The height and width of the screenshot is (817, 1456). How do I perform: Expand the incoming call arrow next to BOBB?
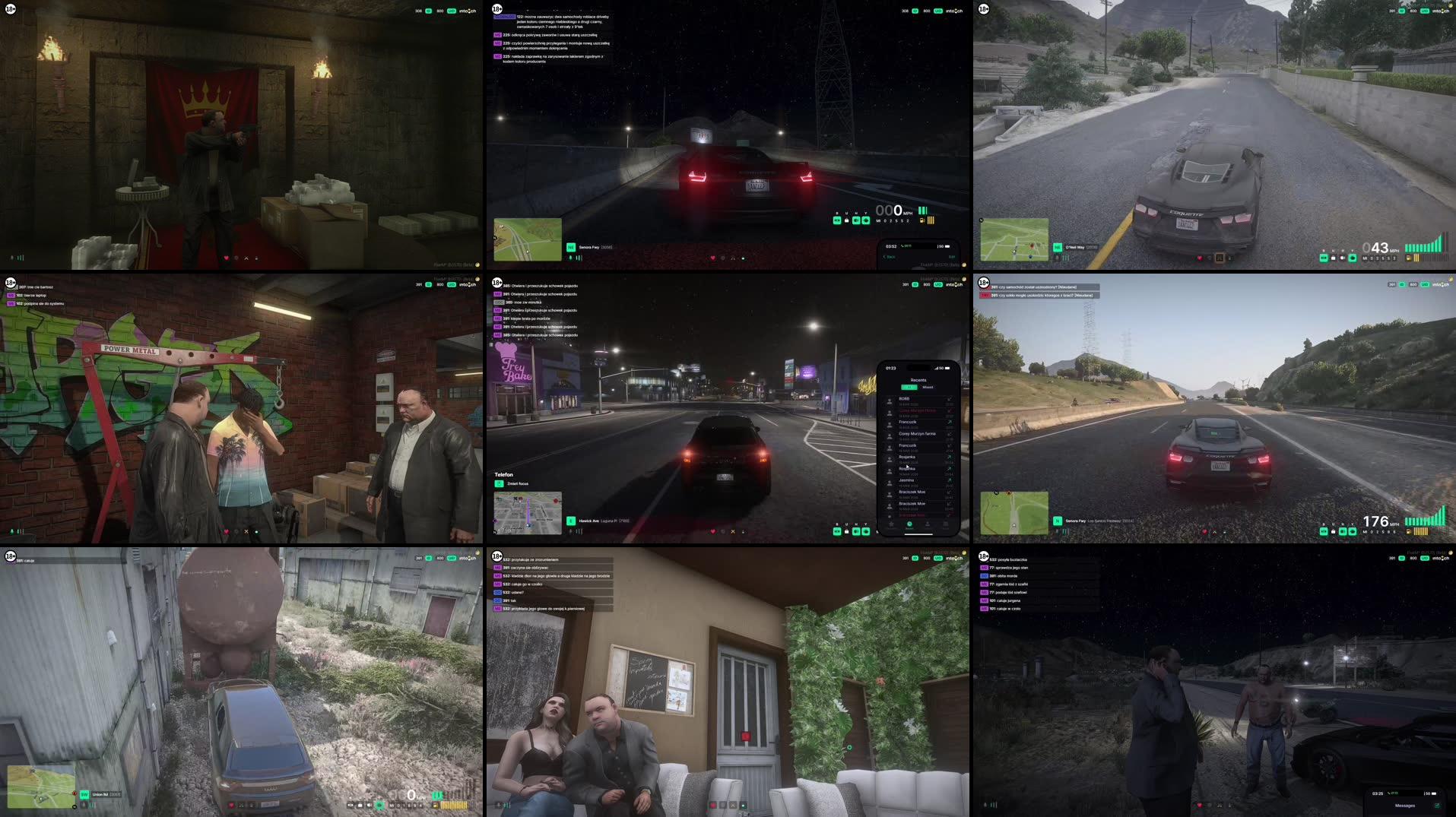pos(949,399)
